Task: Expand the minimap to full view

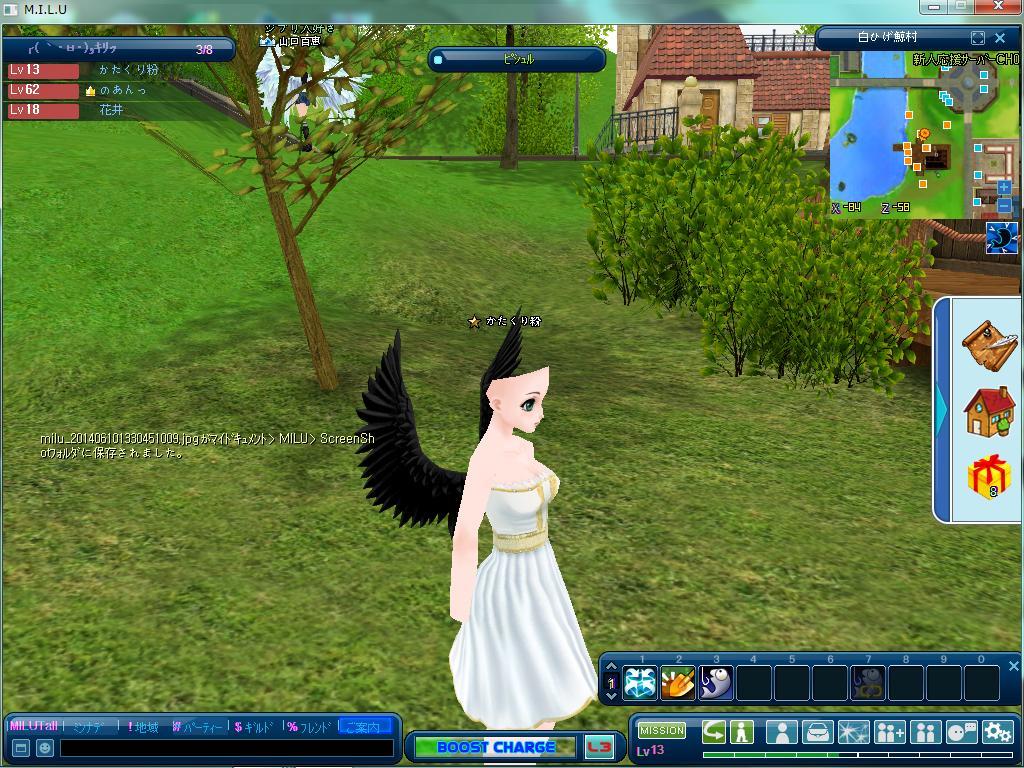Action: click(x=978, y=38)
